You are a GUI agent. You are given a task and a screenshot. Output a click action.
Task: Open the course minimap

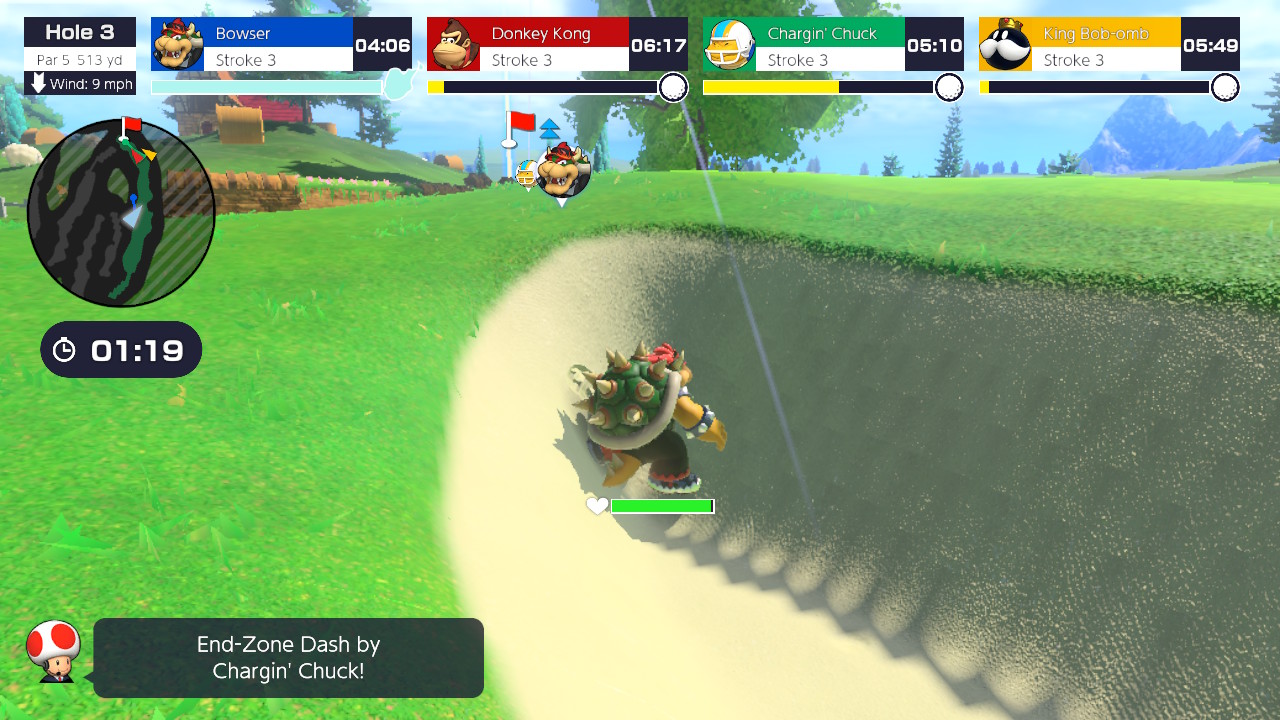click(120, 210)
